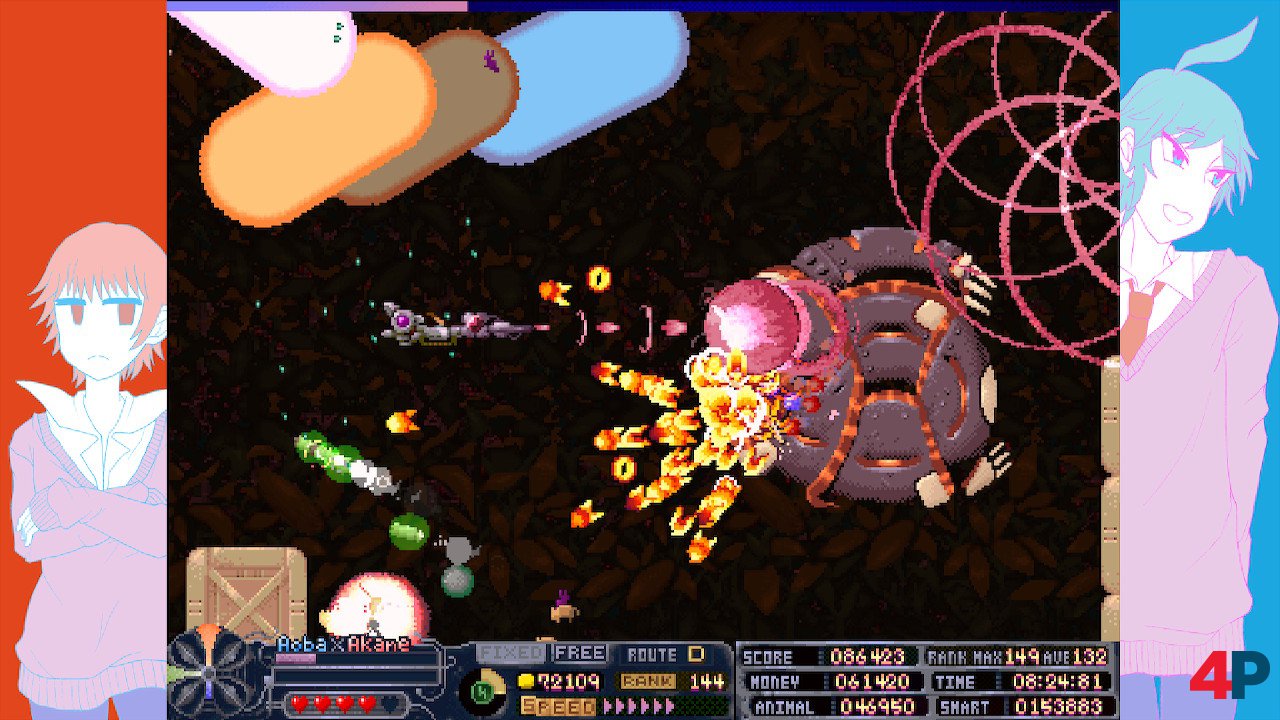Click the 4P logo watermark
Image resolution: width=1280 pixels, height=720 pixels.
pos(1228,675)
